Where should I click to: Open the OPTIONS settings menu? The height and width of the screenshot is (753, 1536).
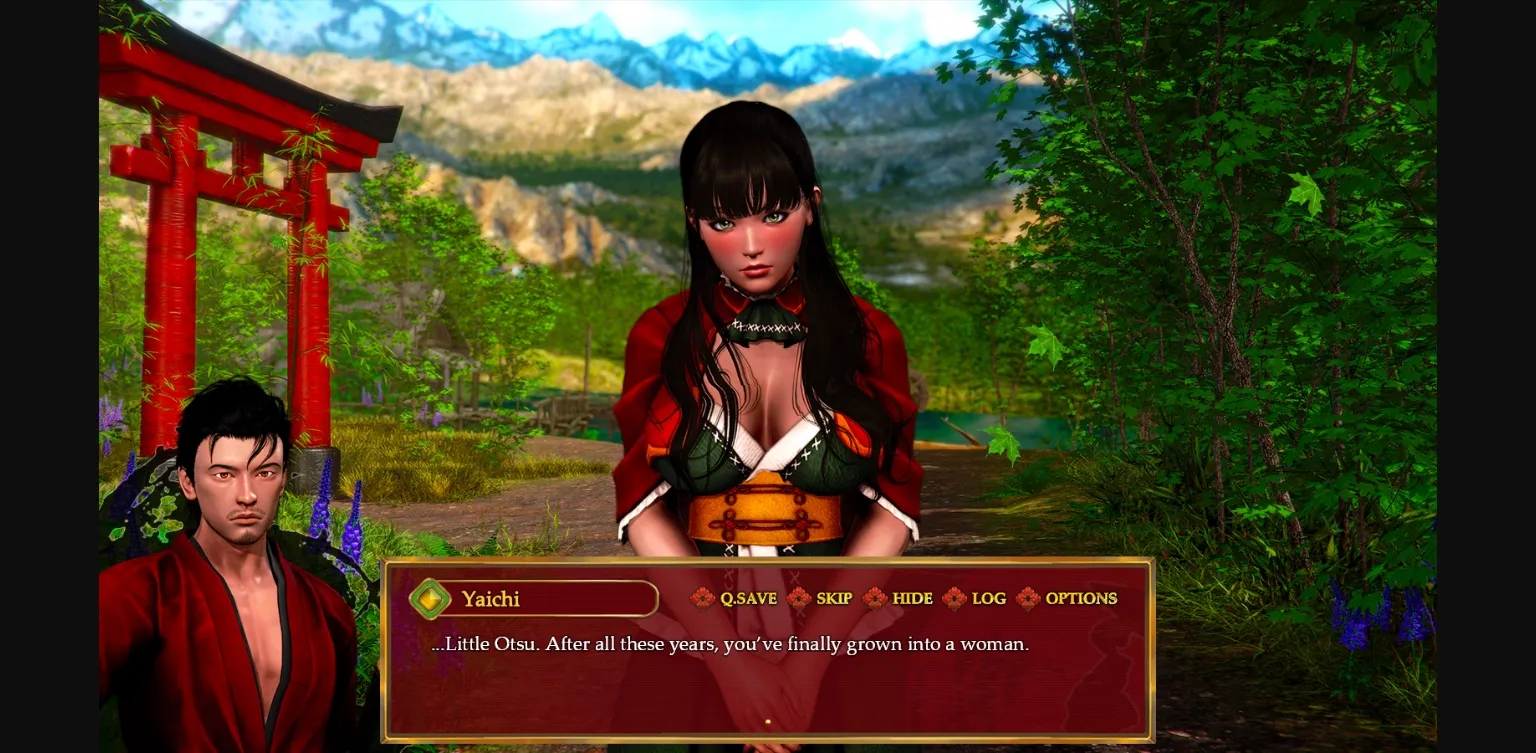click(x=1081, y=598)
